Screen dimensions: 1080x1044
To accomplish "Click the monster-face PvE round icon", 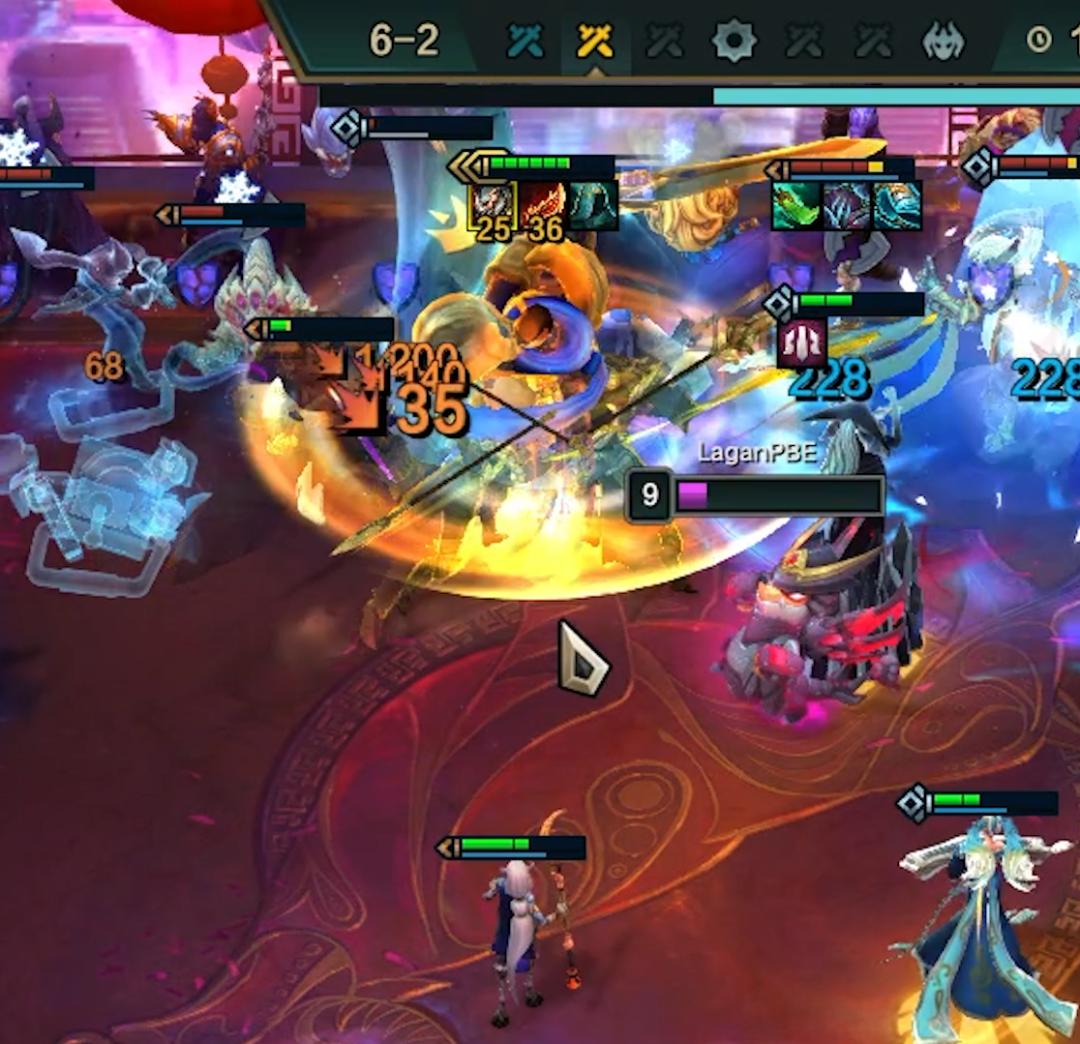I will click(x=944, y=41).
